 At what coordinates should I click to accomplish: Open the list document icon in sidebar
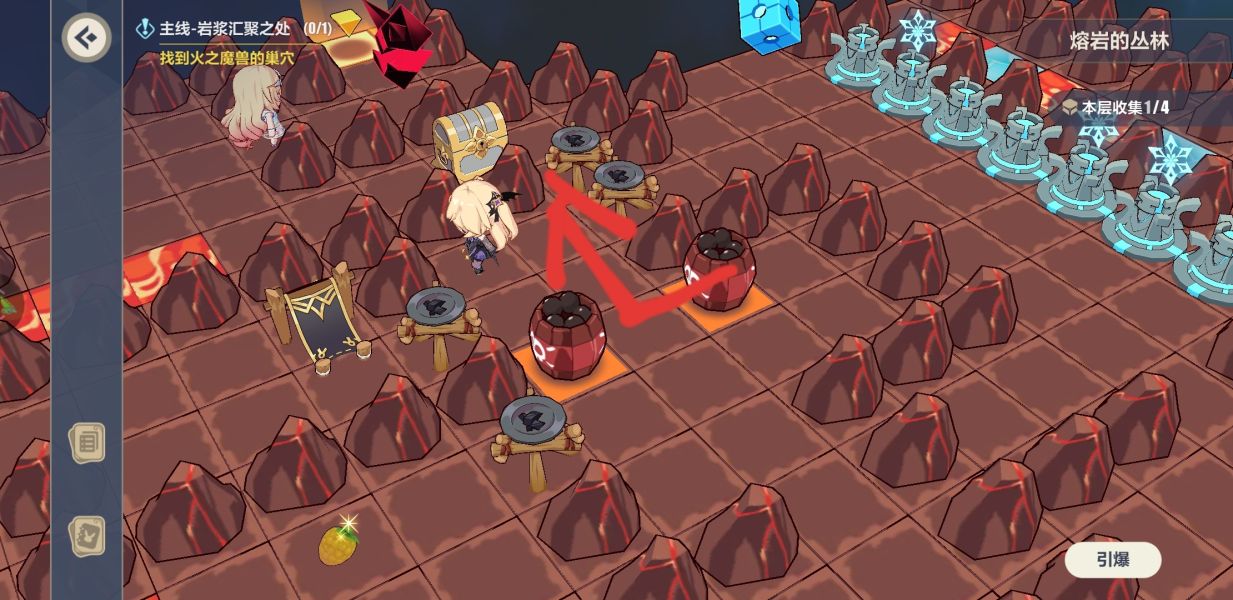[x=87, y=442]
